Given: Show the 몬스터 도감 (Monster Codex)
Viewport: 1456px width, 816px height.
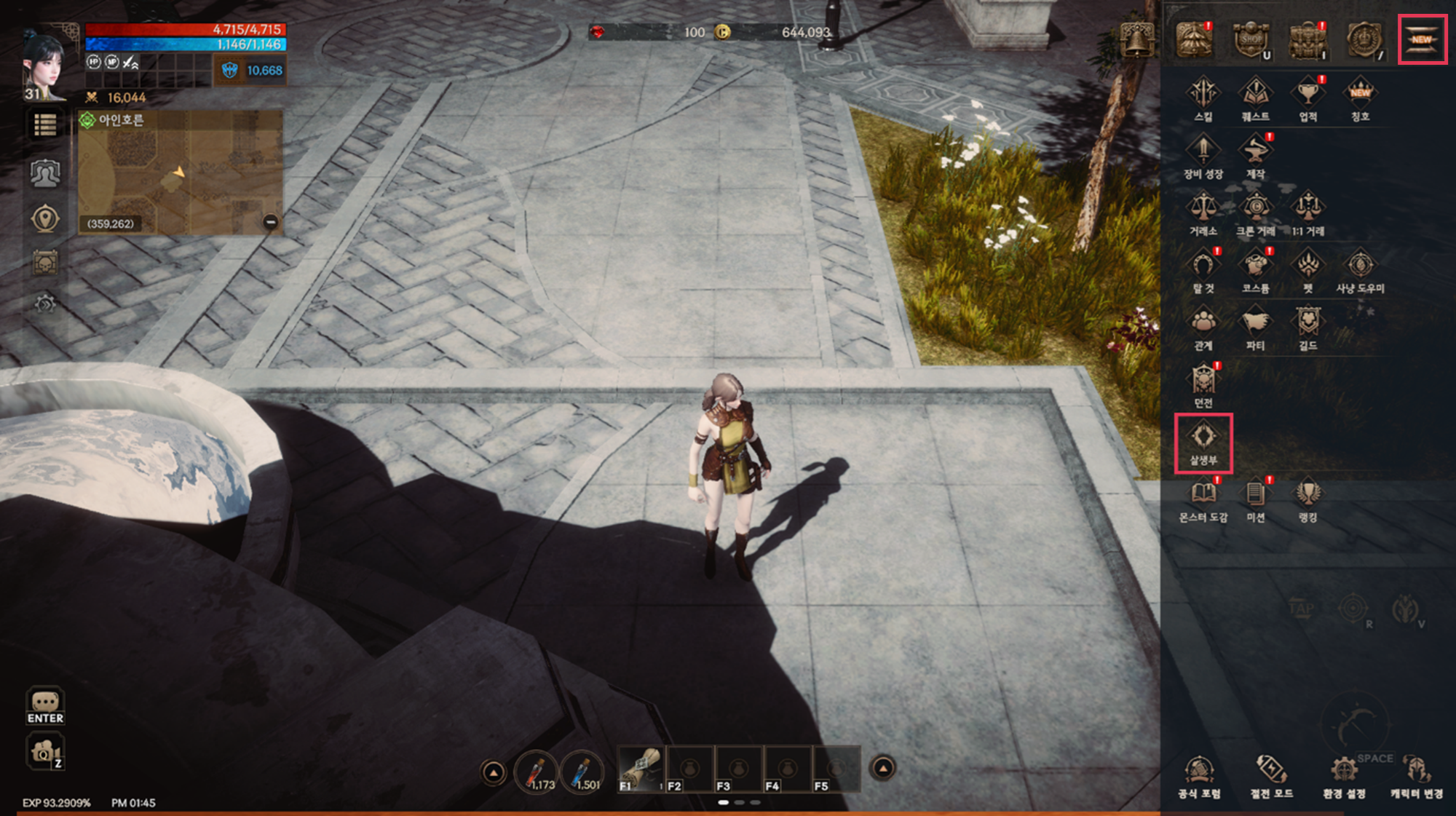Looking at the screenshot, I should [1203, 500].
